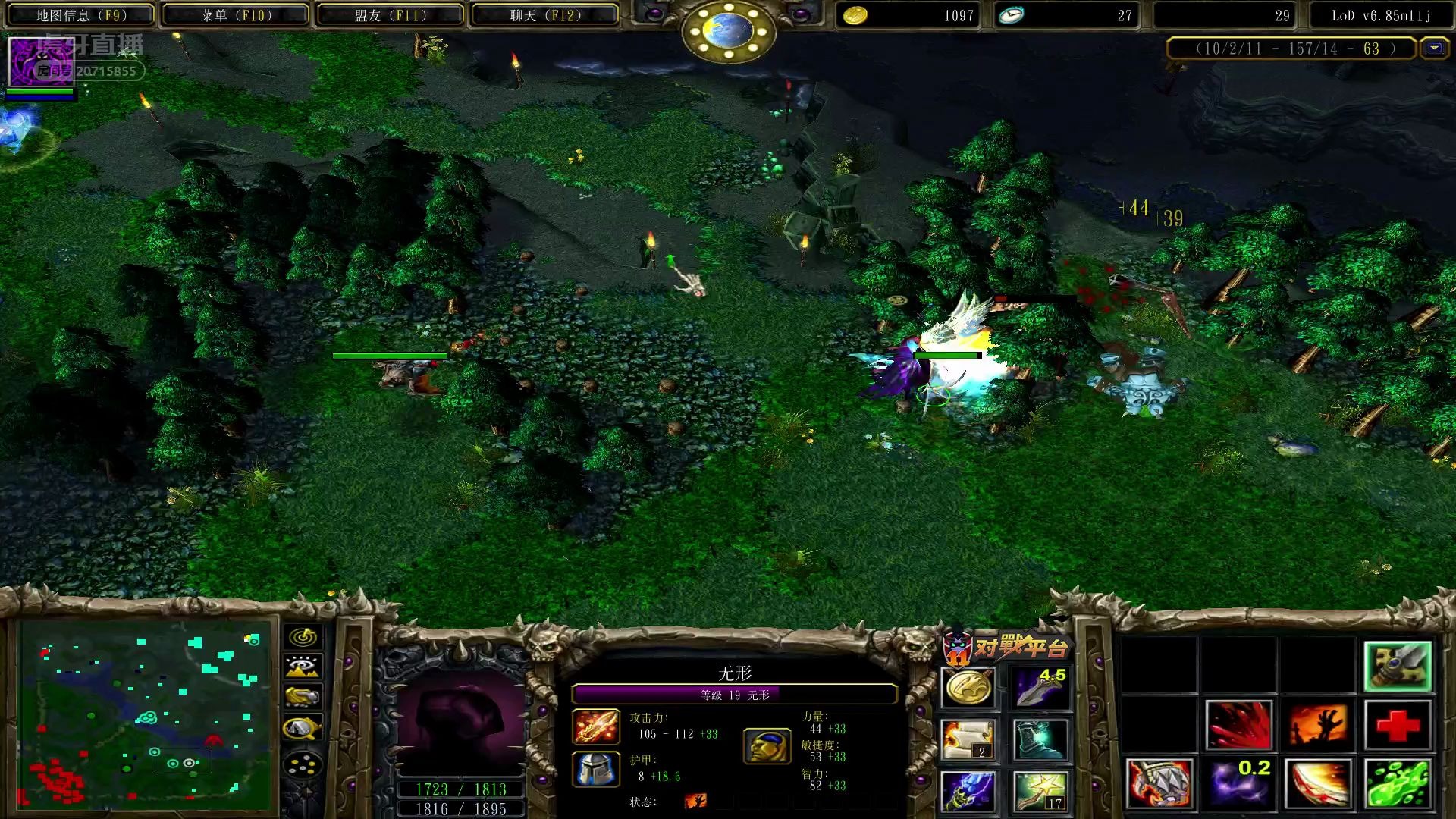1456x819 pixels.
Task: Toggle the scoreboard dropdown arrow
Action: tap(1433, 49)
